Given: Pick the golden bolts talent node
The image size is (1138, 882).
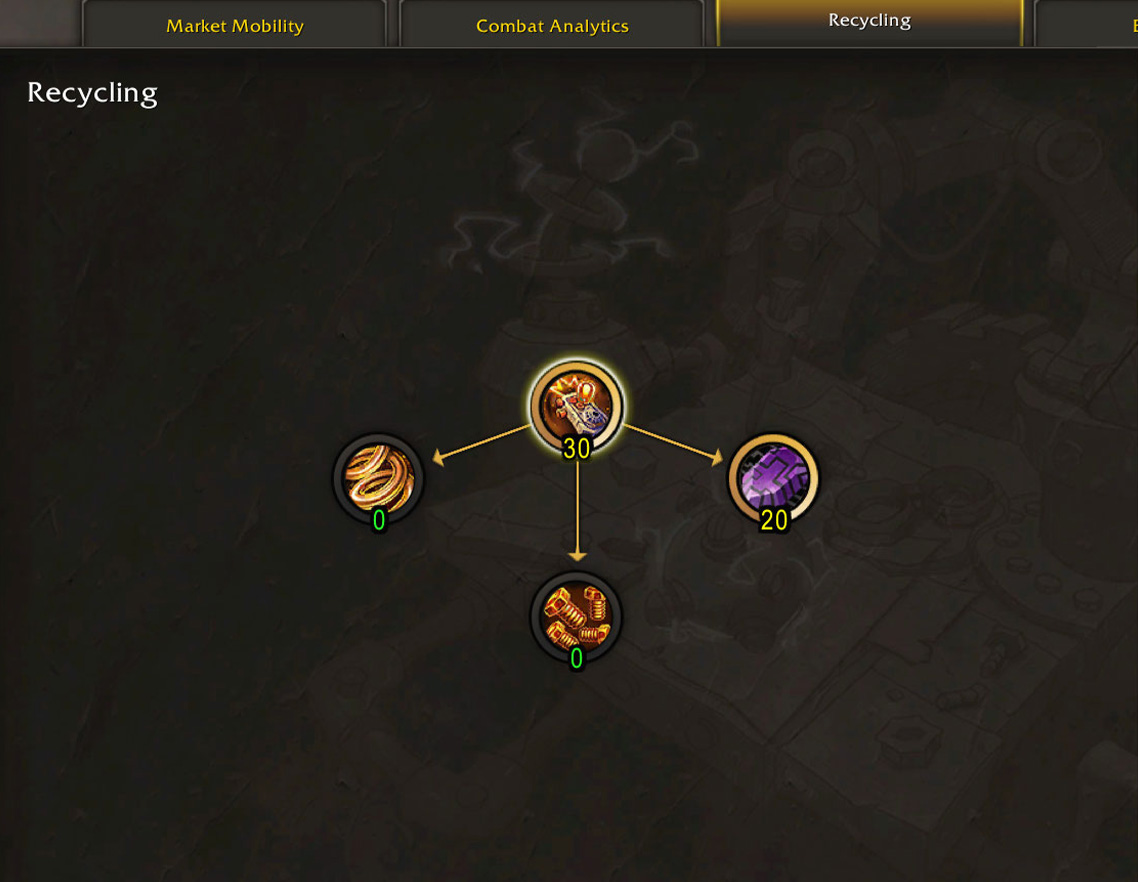Looking at the screenshot, I should click(576, 616).
